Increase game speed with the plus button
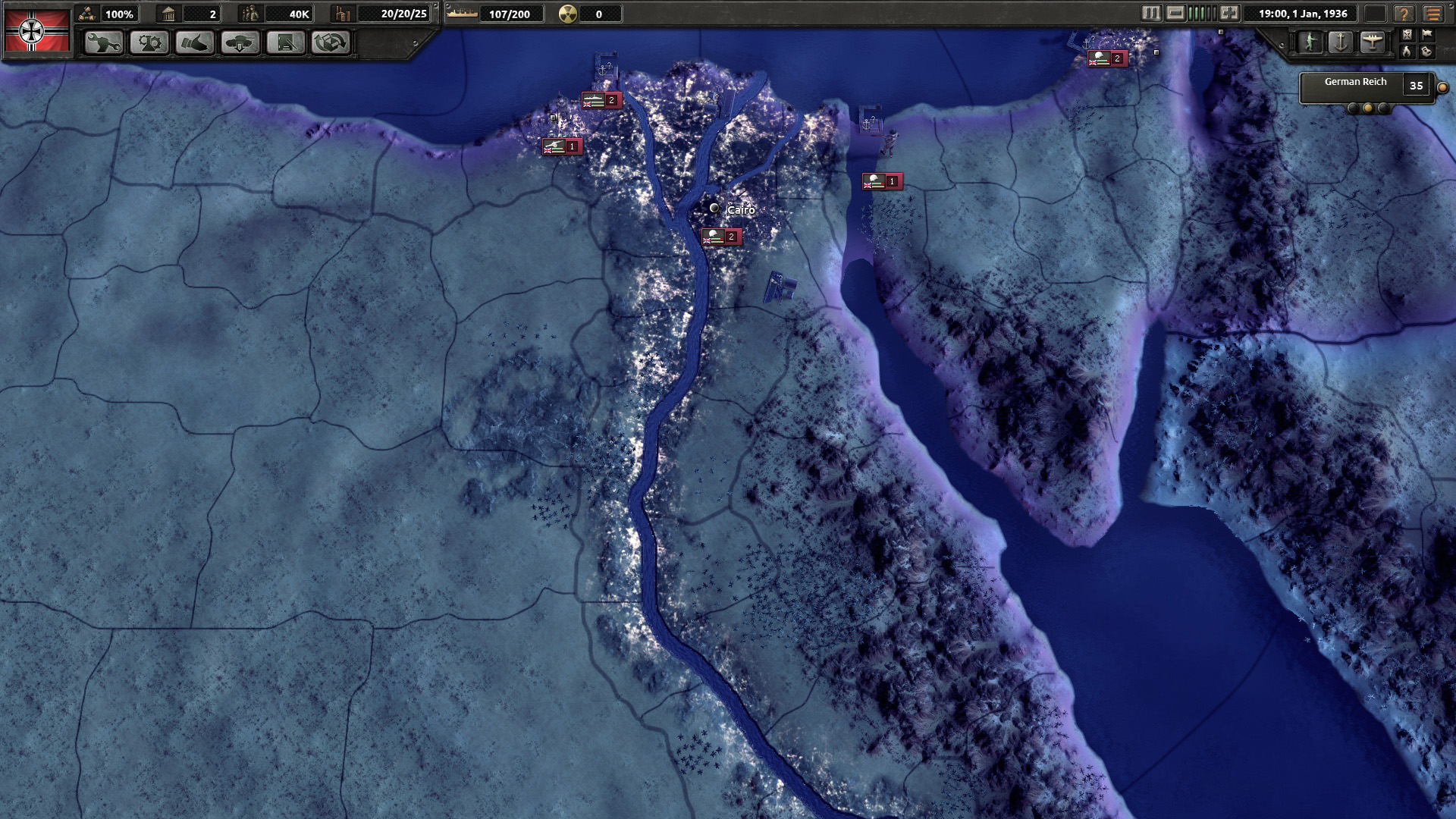The width and height of the screenshot is (1456, 819). 1229,13
